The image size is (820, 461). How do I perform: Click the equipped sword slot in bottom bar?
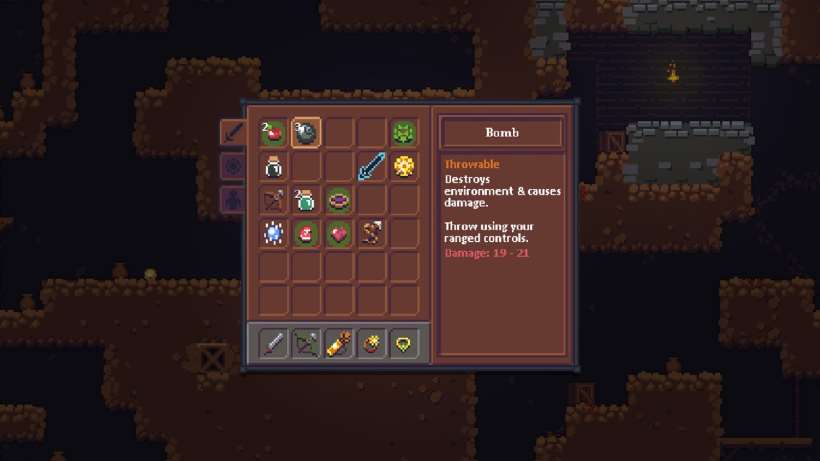tap(273, 344)
